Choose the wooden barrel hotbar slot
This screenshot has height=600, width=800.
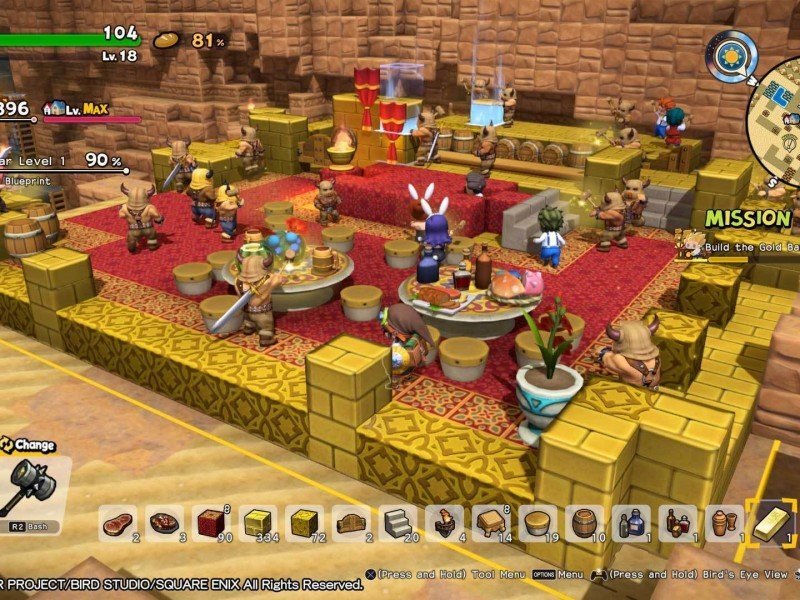[584, 523]
